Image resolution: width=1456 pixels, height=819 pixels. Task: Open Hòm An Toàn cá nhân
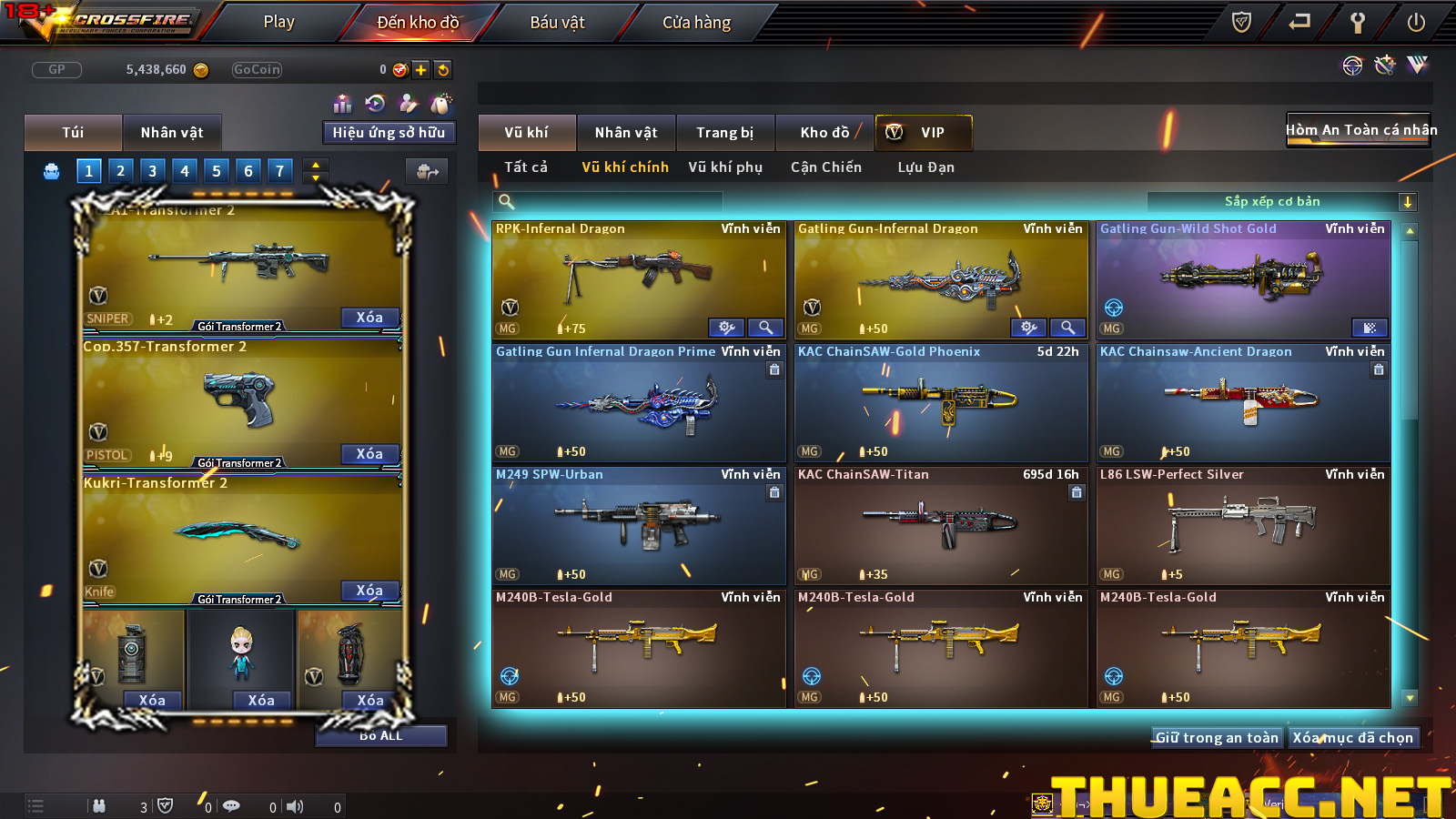pos(1359,130)
